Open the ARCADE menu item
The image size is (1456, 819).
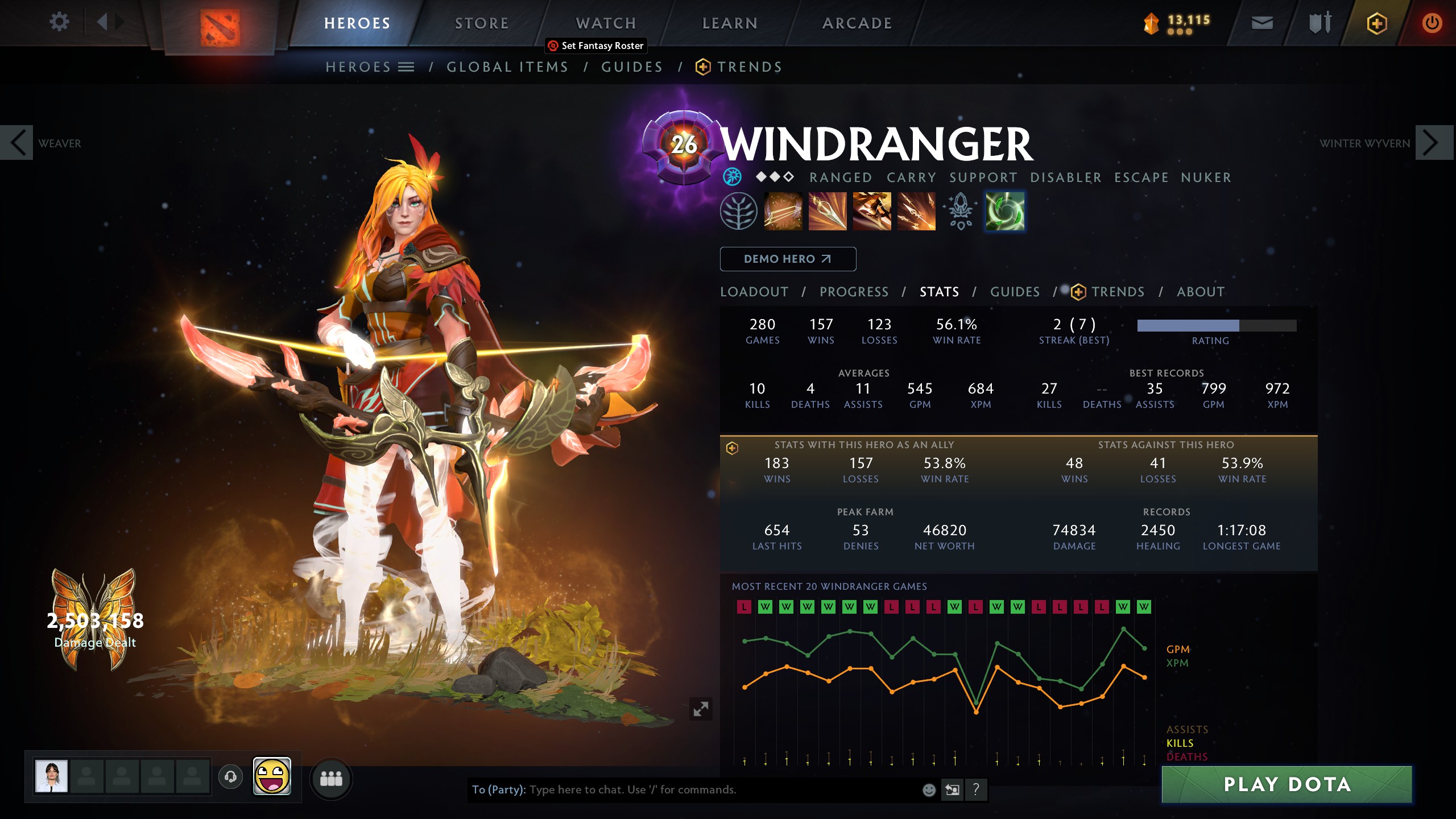tap(856, 23)
